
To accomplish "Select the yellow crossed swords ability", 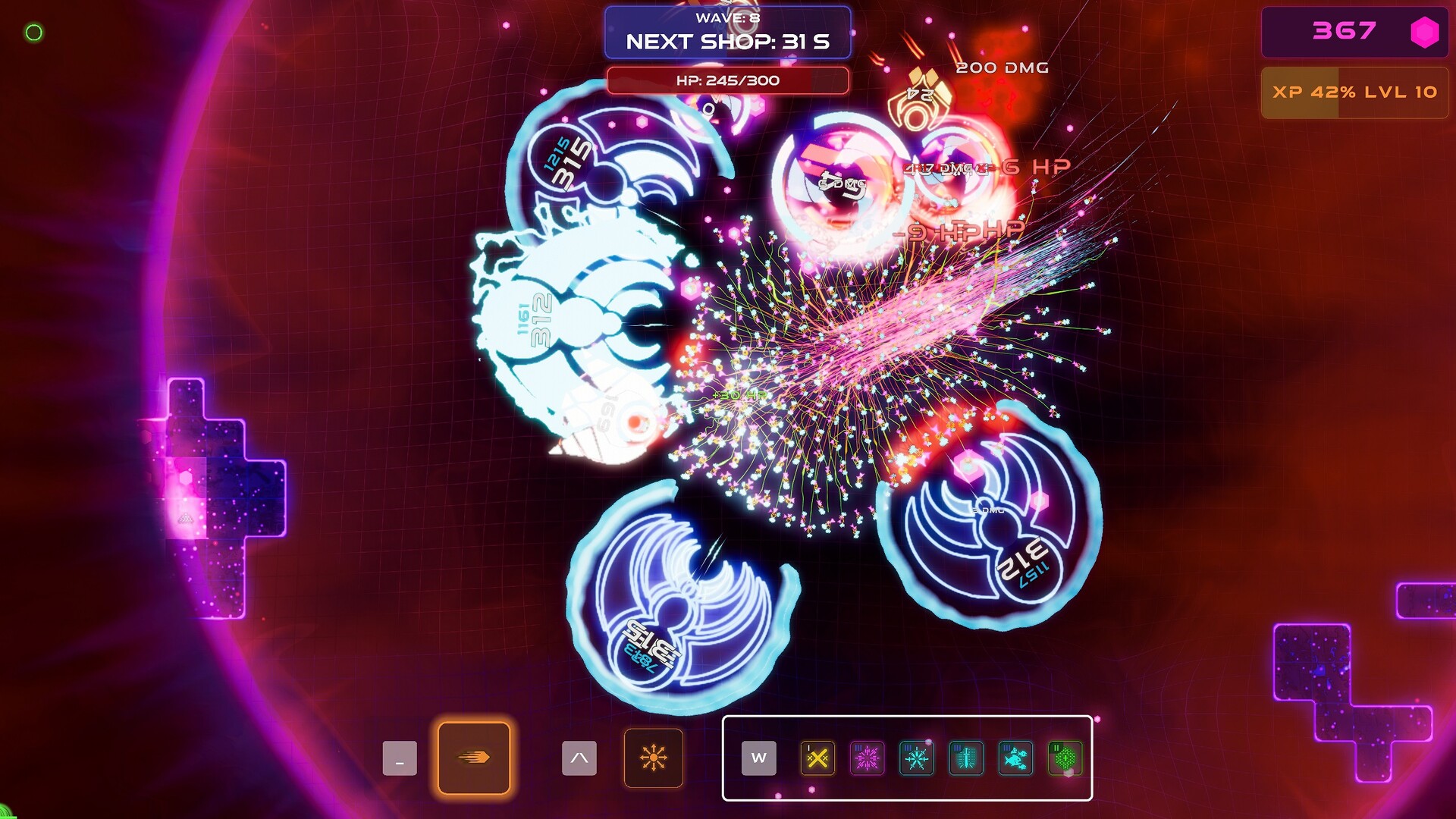I will (817, 758).
